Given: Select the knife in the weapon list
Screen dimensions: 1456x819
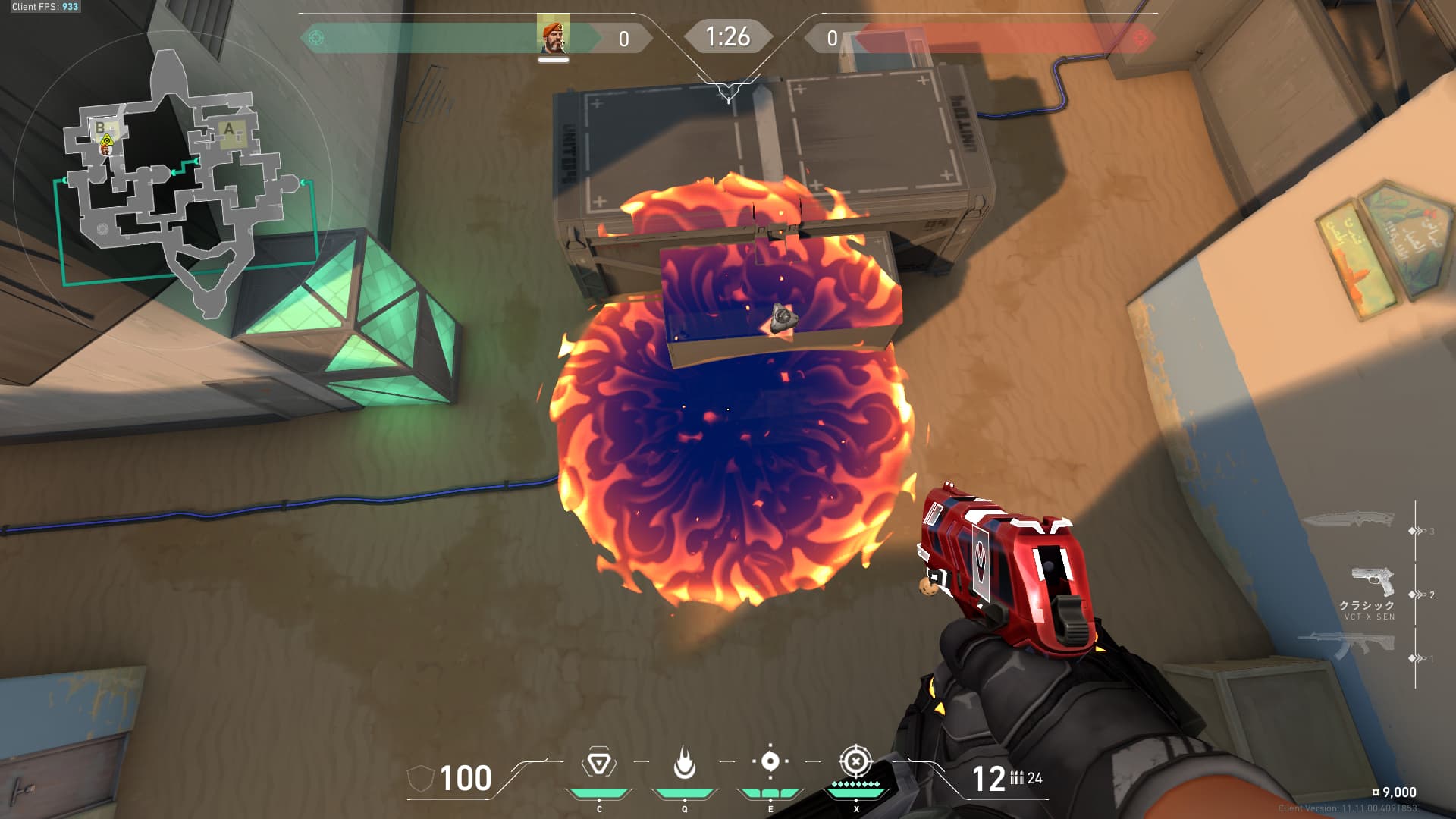Looking at the screenshot, I should (x=1348, y=521).
